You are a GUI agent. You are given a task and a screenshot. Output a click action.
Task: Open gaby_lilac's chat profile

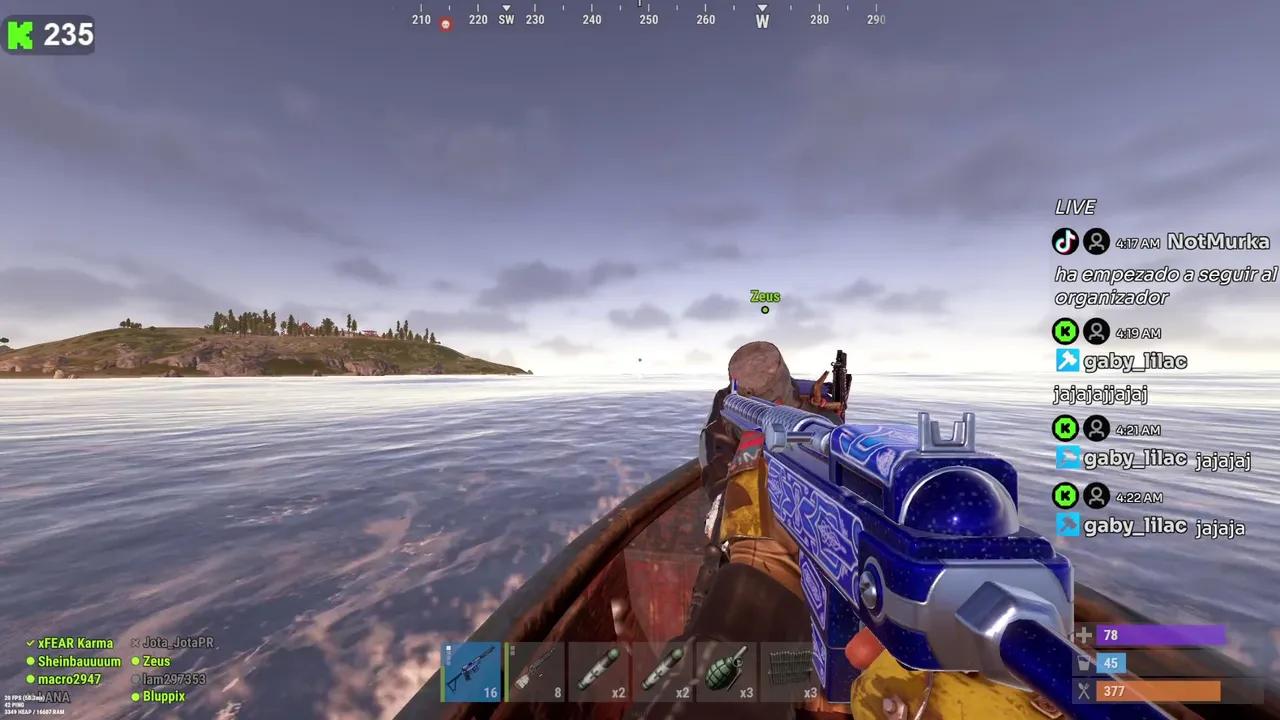1135,361
